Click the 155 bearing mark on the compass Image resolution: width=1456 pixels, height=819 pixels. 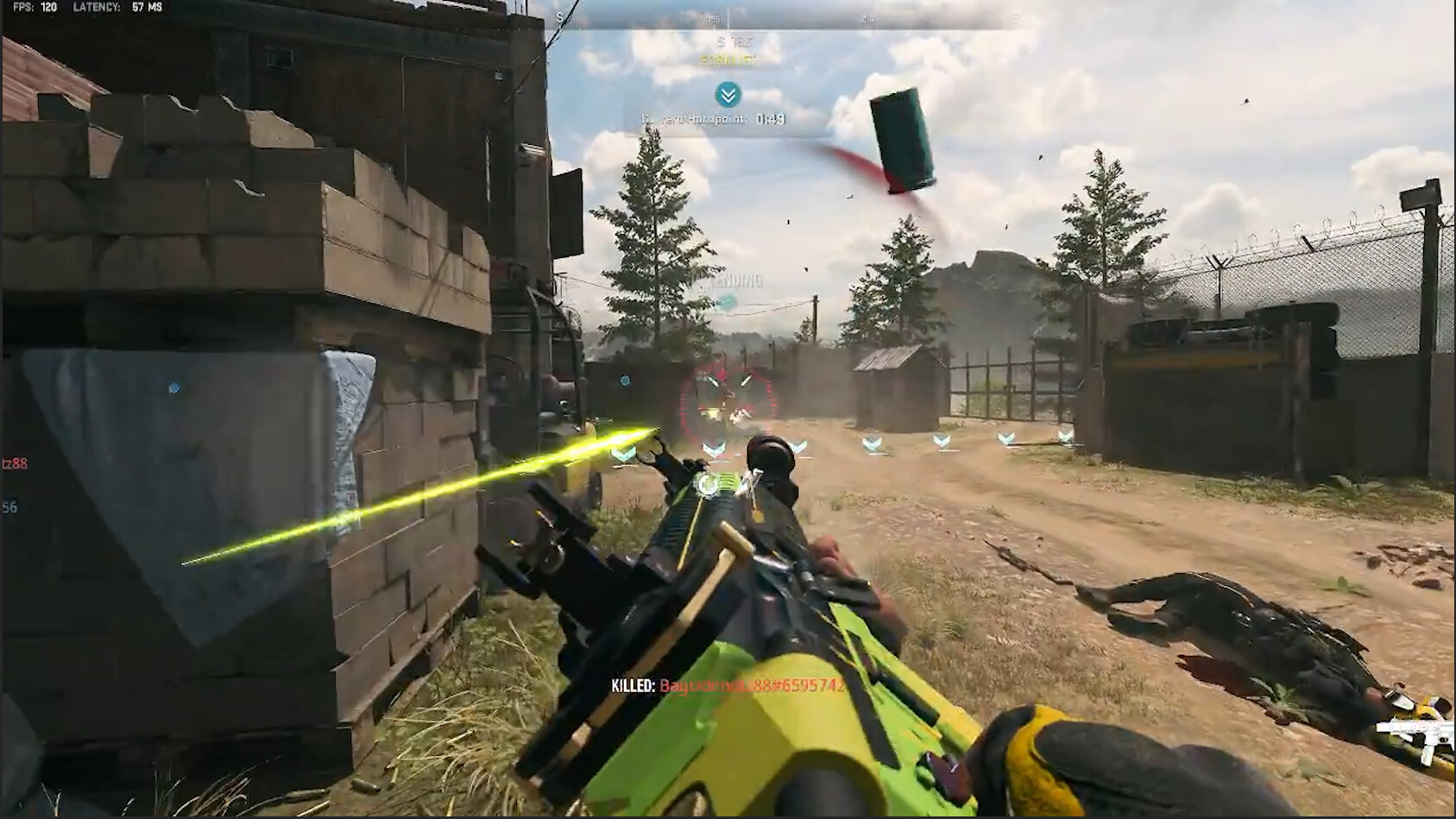tap(715, 17)
